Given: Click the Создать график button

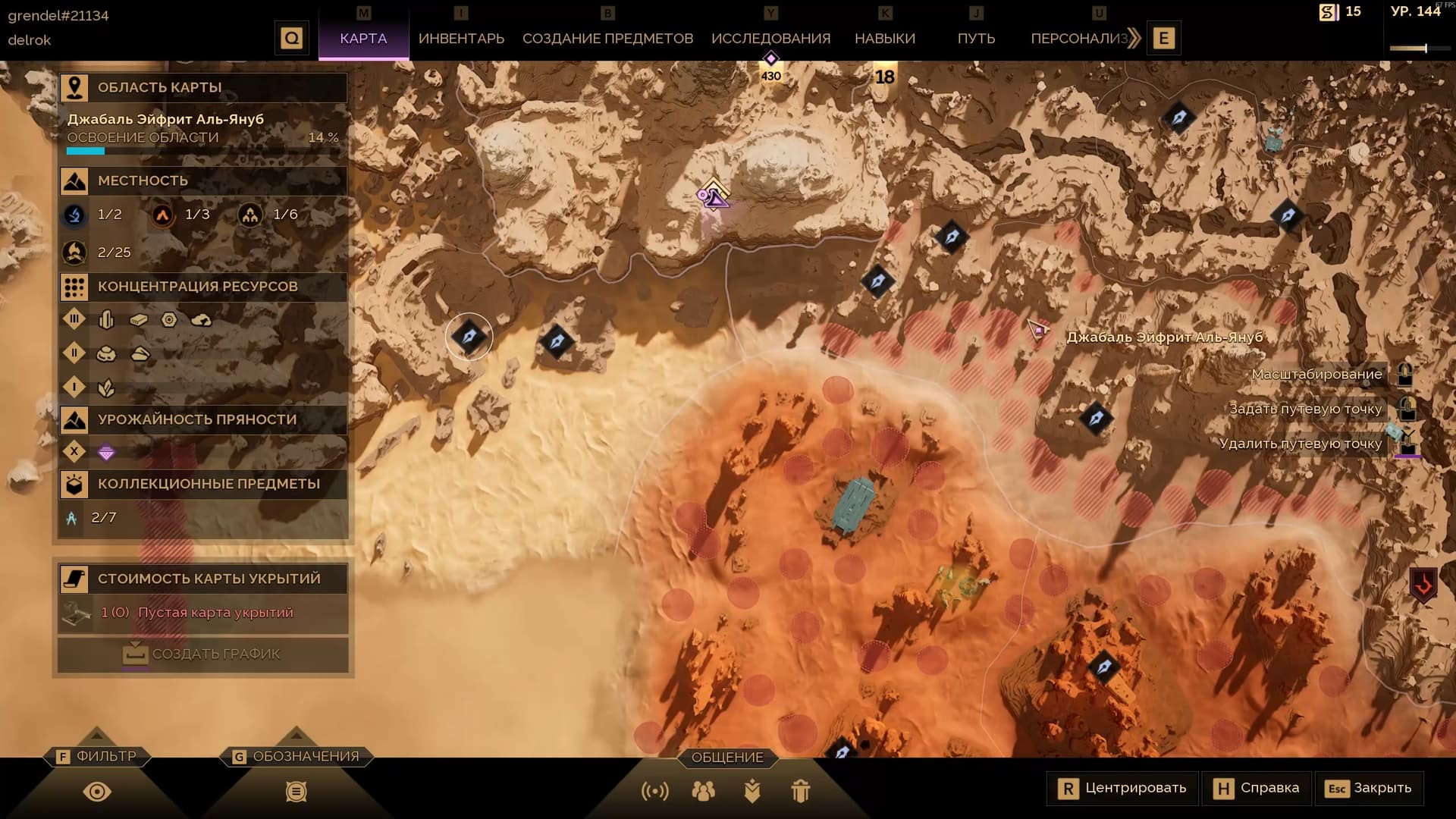Looking at the screenshot, I should click(x=203, y=654).
